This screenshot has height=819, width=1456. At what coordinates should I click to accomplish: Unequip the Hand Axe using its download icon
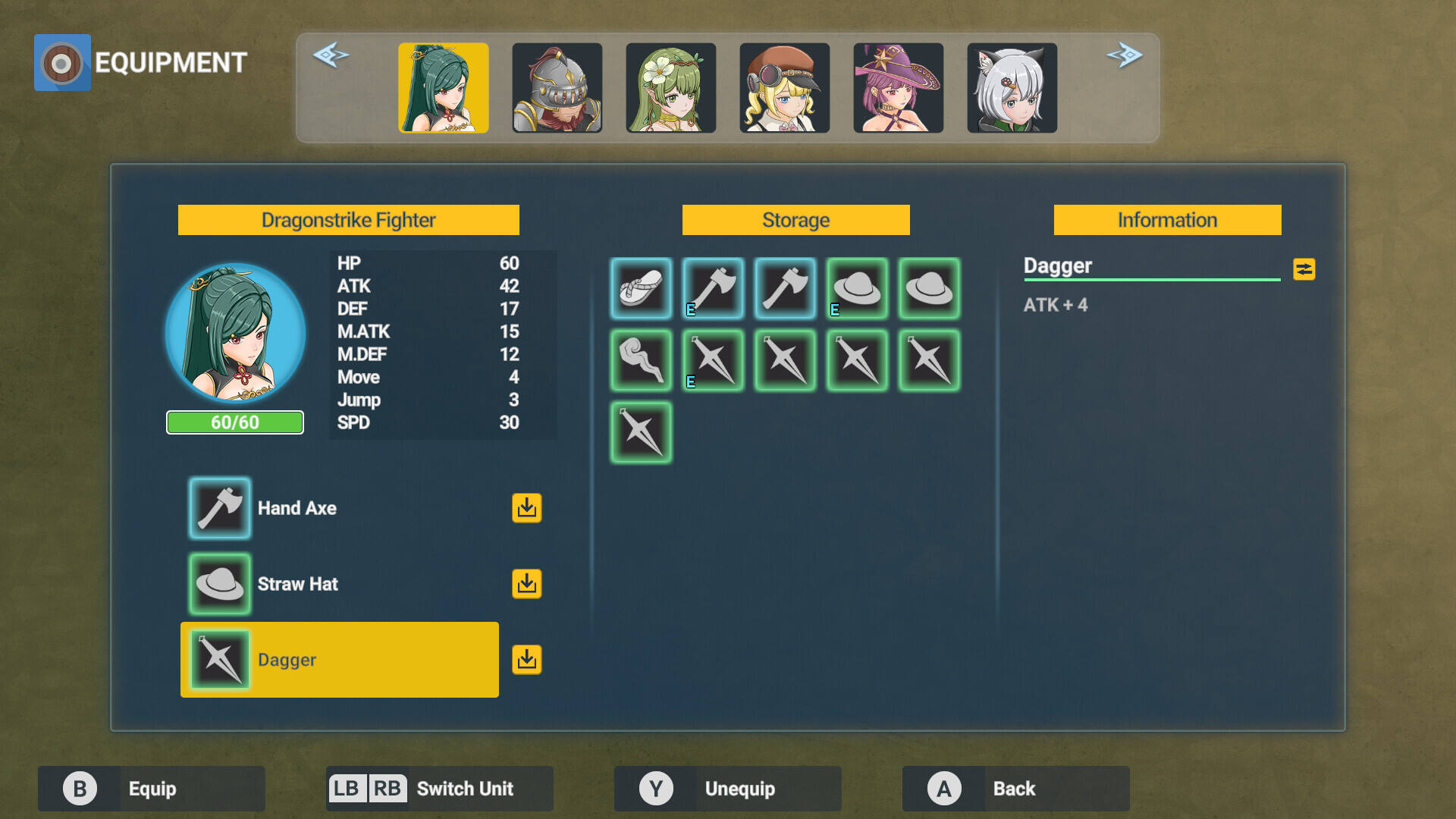[526, 508]
